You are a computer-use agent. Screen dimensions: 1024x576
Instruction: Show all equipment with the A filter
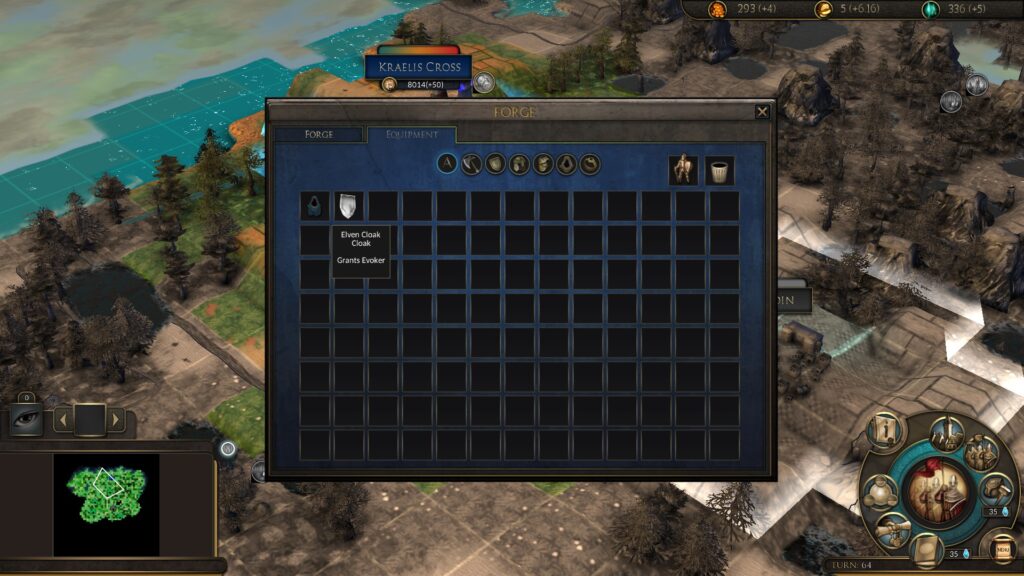click(x=448, y=164)
